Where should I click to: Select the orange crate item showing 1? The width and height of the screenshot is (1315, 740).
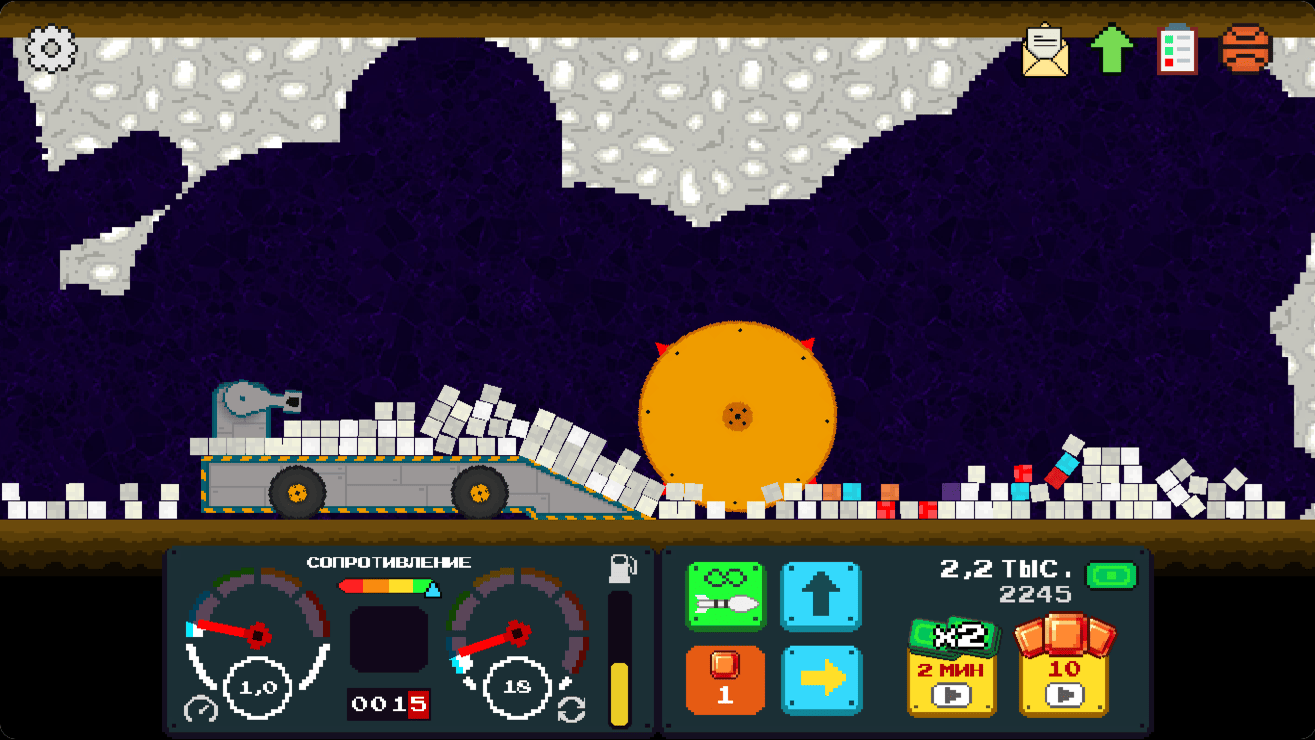[725, 678]
